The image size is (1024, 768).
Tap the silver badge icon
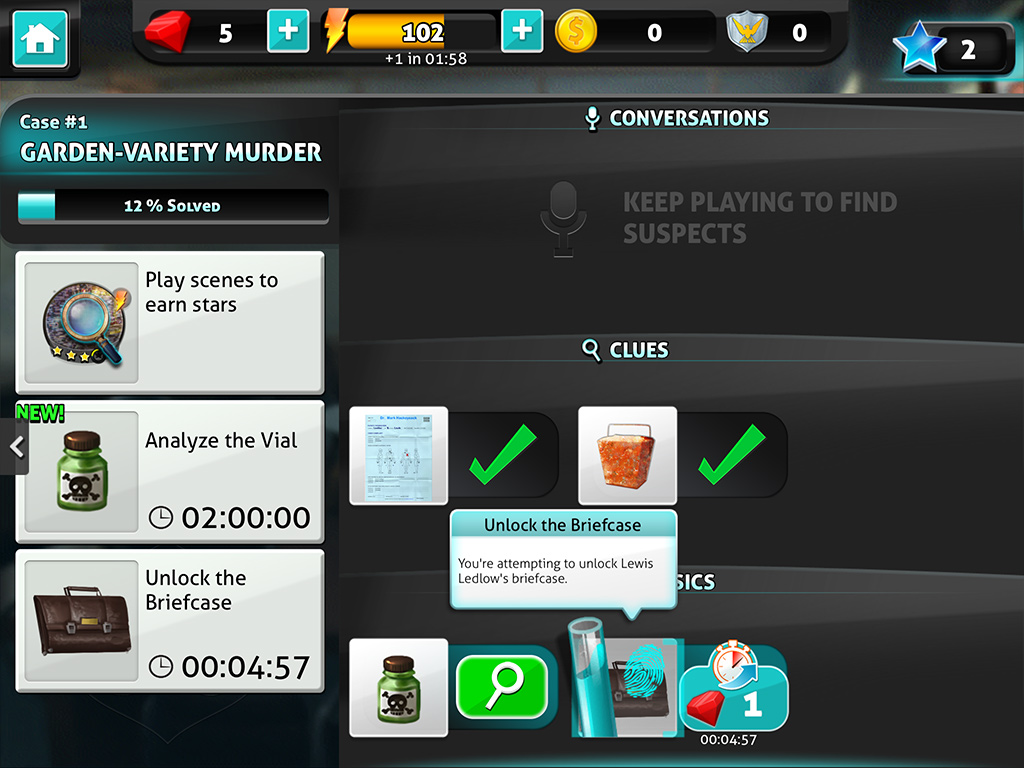tap(747, 32)
